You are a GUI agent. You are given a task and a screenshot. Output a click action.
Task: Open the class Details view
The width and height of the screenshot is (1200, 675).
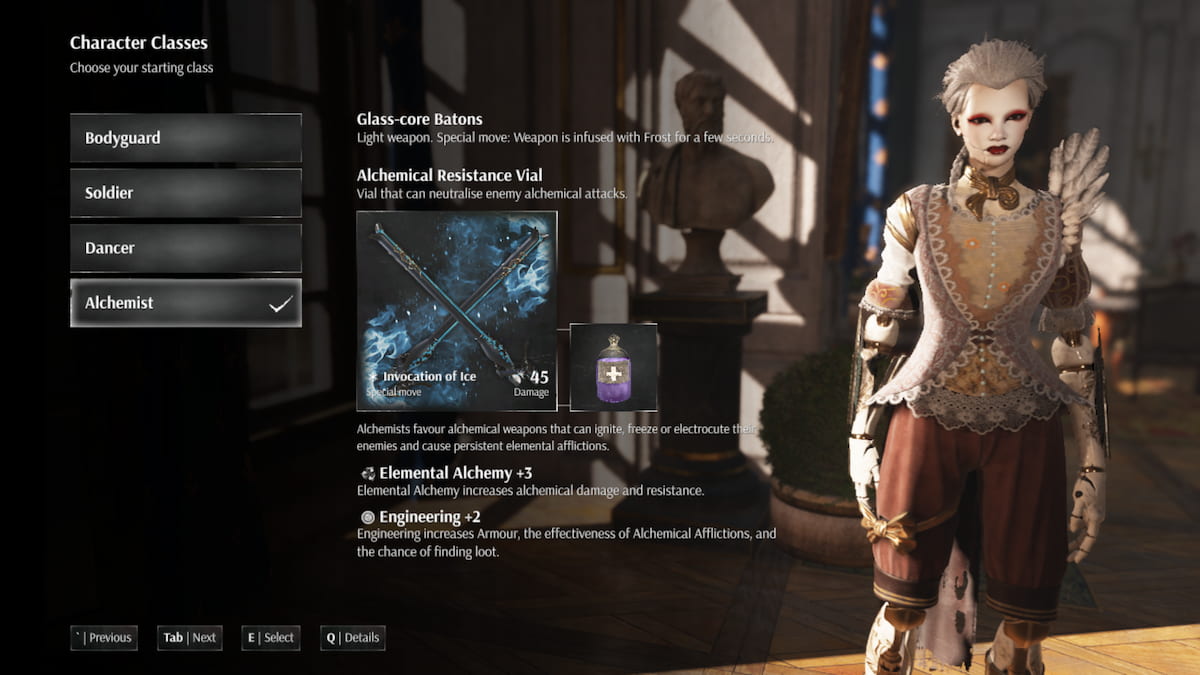click(x=352, y=638)
